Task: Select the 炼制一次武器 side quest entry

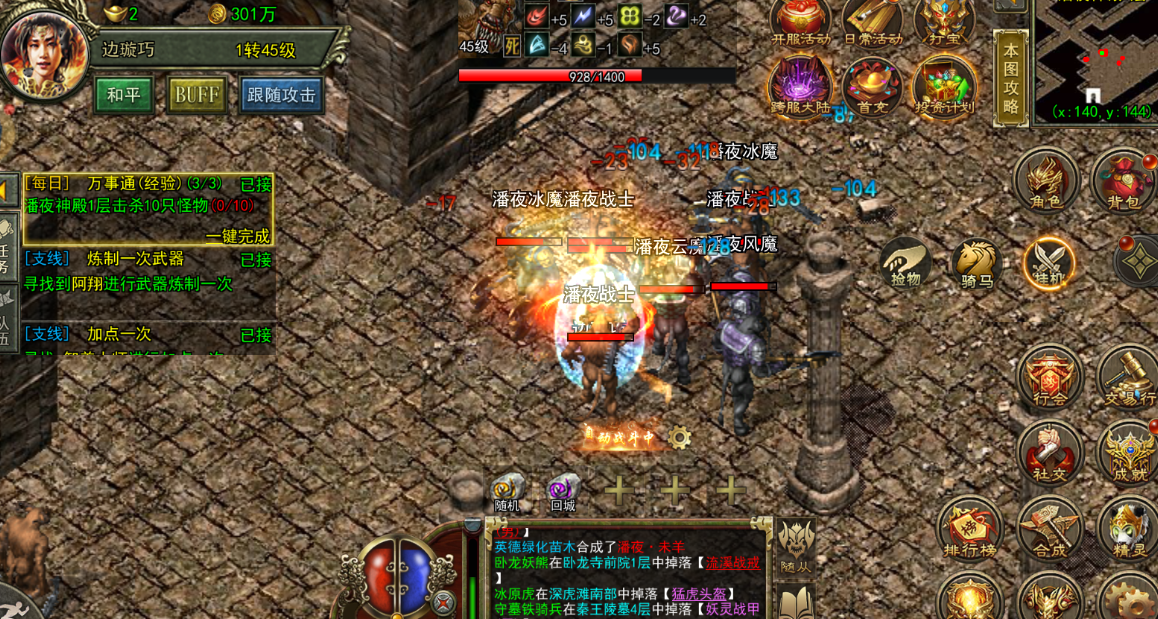Action: coord(135,260)
